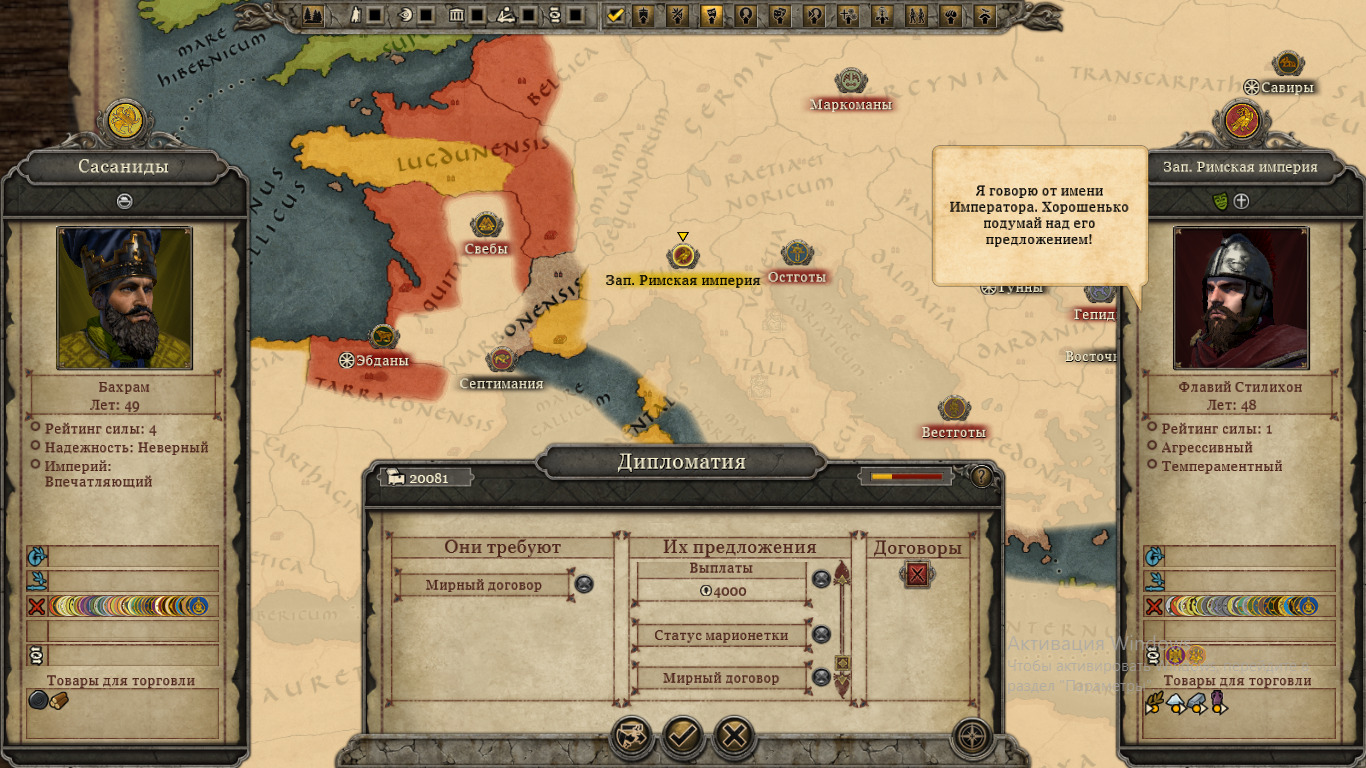Select the Эбданы faction marker

[383, 338]
